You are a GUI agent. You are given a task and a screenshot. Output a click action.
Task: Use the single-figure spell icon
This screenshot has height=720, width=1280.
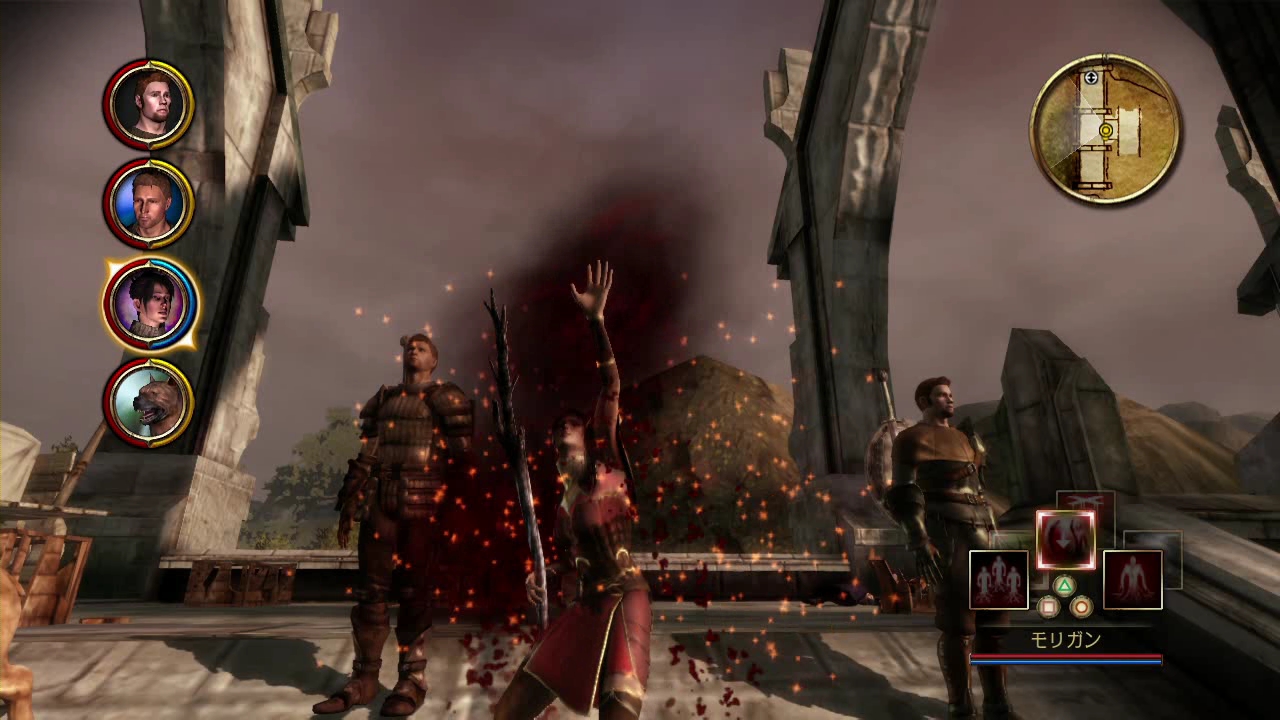pyautogui.click(x=1132, y=580)
